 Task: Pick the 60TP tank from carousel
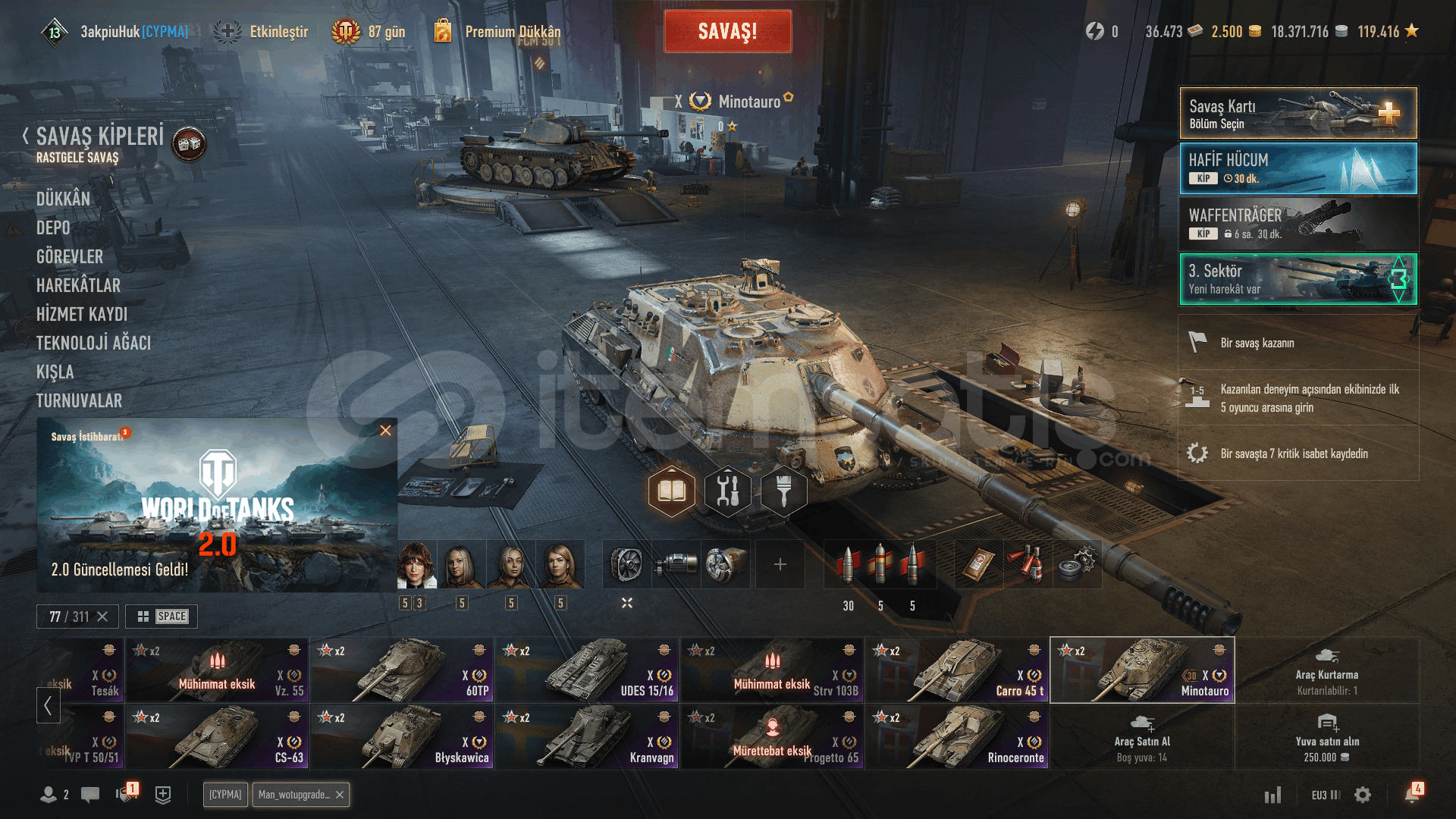(402, 670)
